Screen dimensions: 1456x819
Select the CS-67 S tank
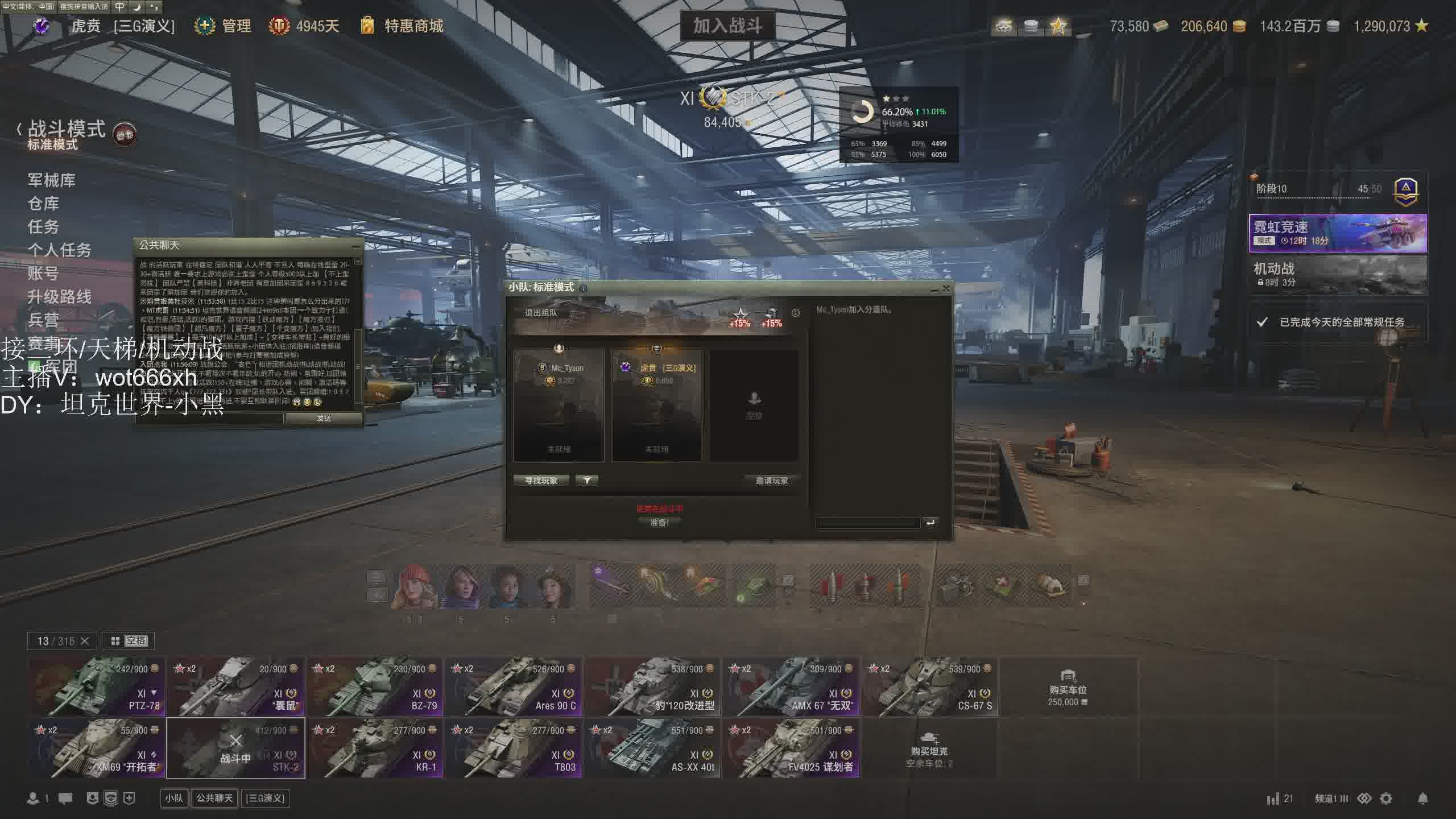click(x=930, y=687)
